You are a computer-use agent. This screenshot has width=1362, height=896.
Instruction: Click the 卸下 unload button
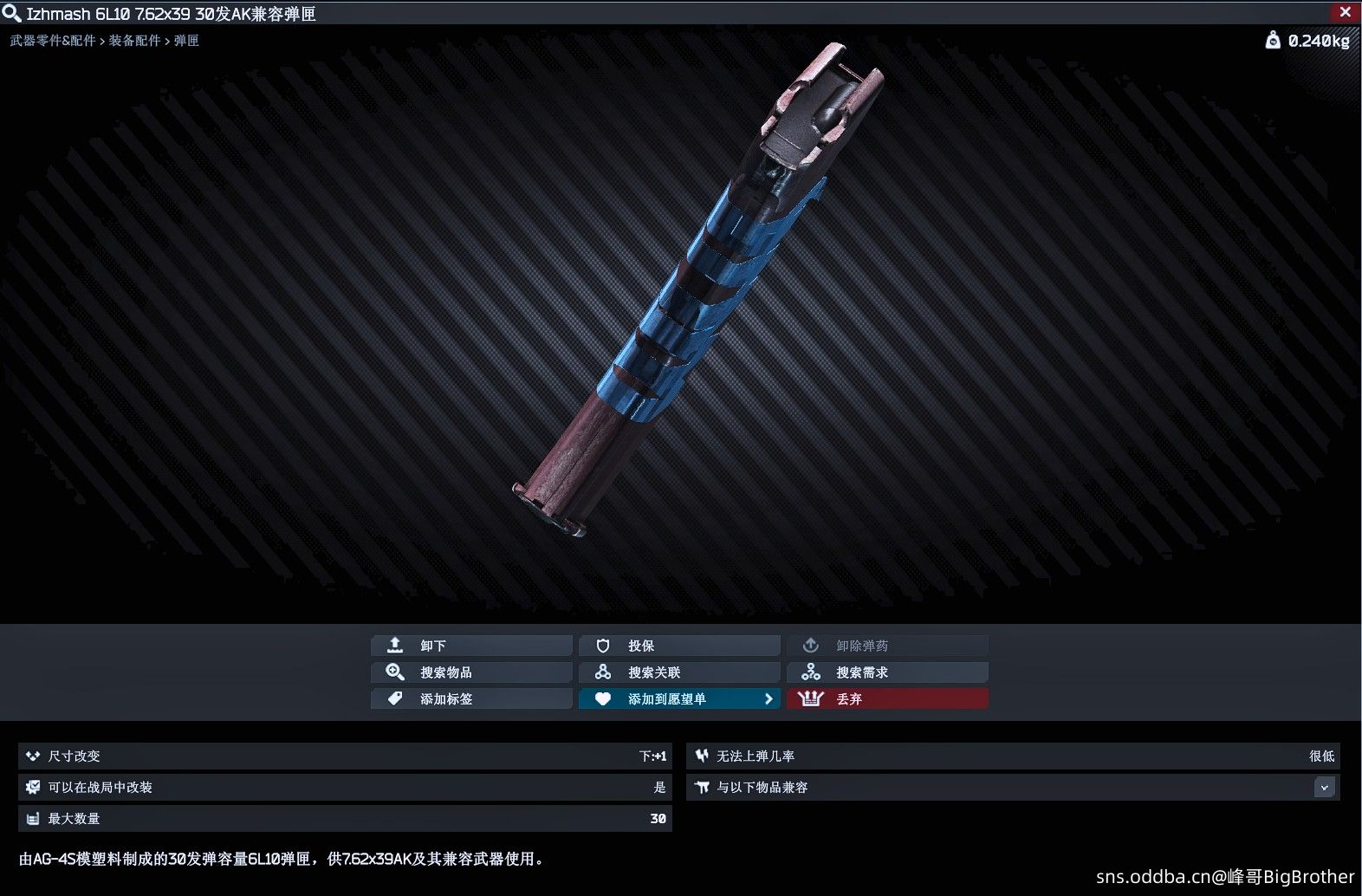[x=471, y=646]
